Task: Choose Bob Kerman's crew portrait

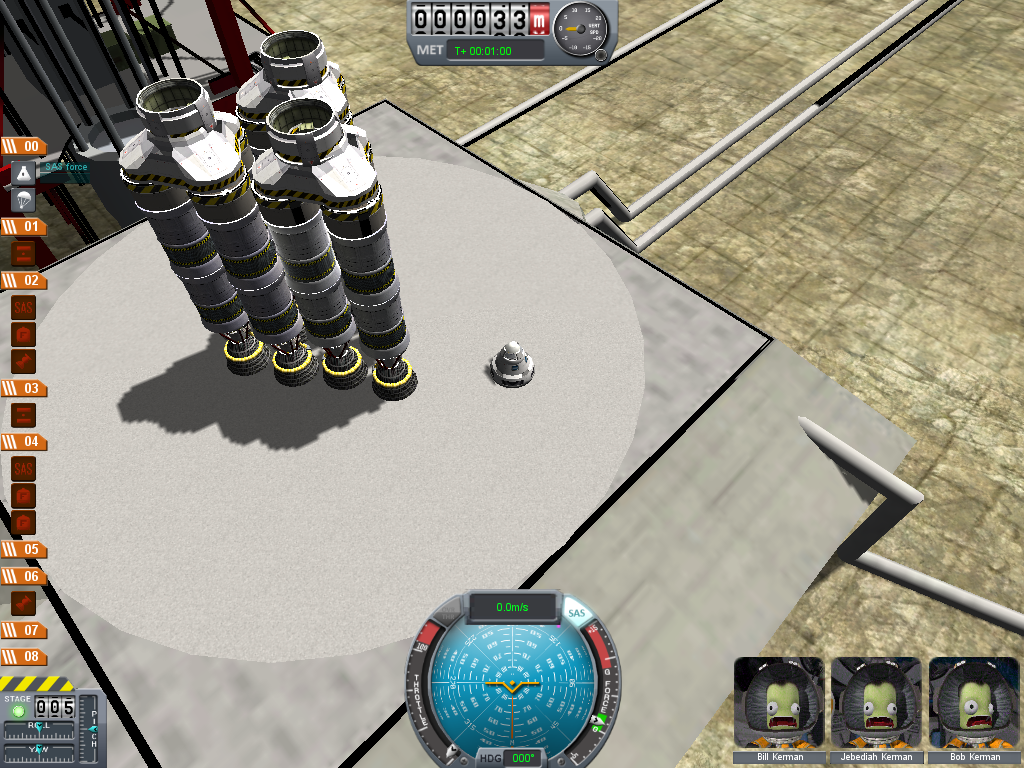Action: [973, 702]
